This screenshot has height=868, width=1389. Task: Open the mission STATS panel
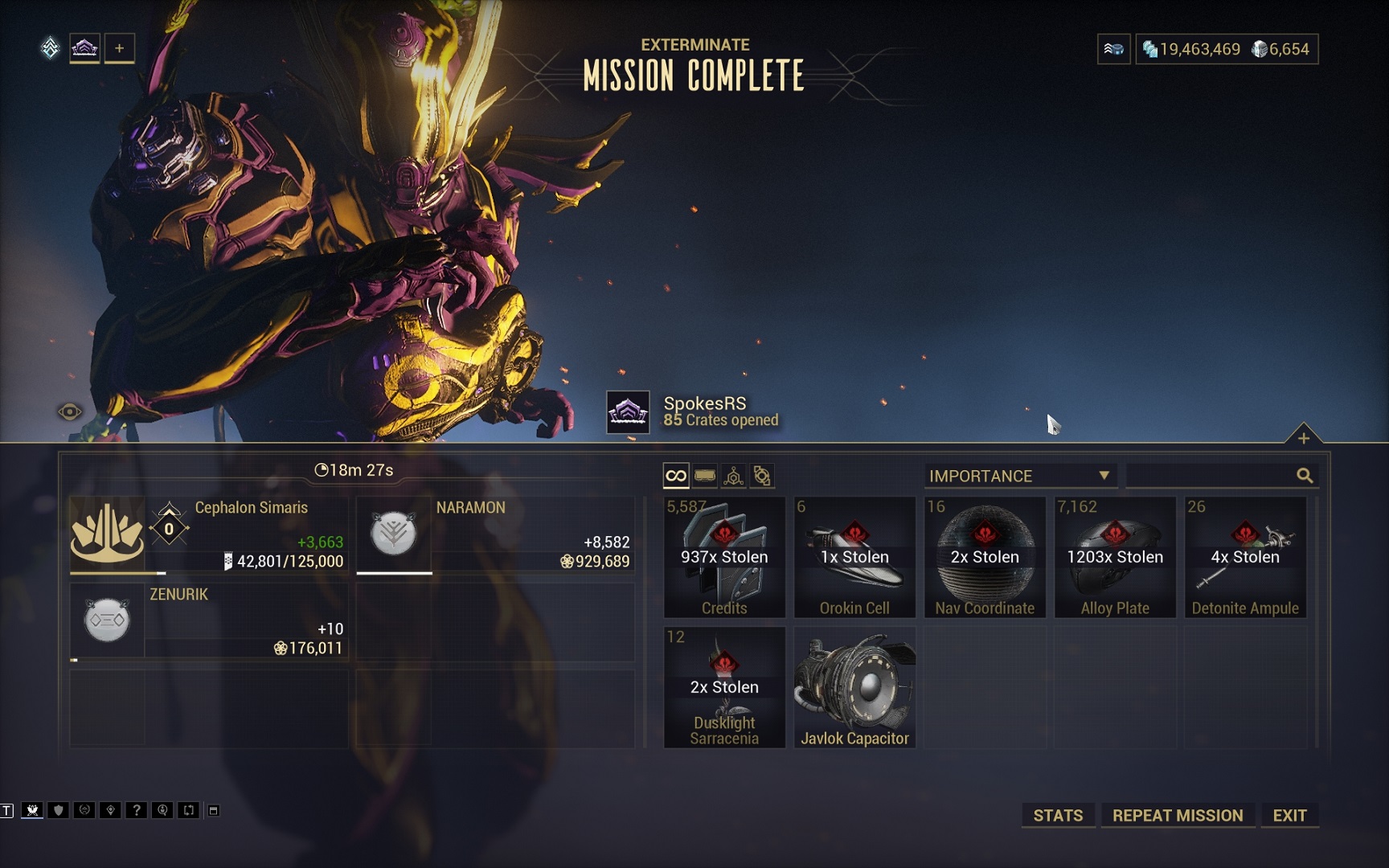[1057, 815]
